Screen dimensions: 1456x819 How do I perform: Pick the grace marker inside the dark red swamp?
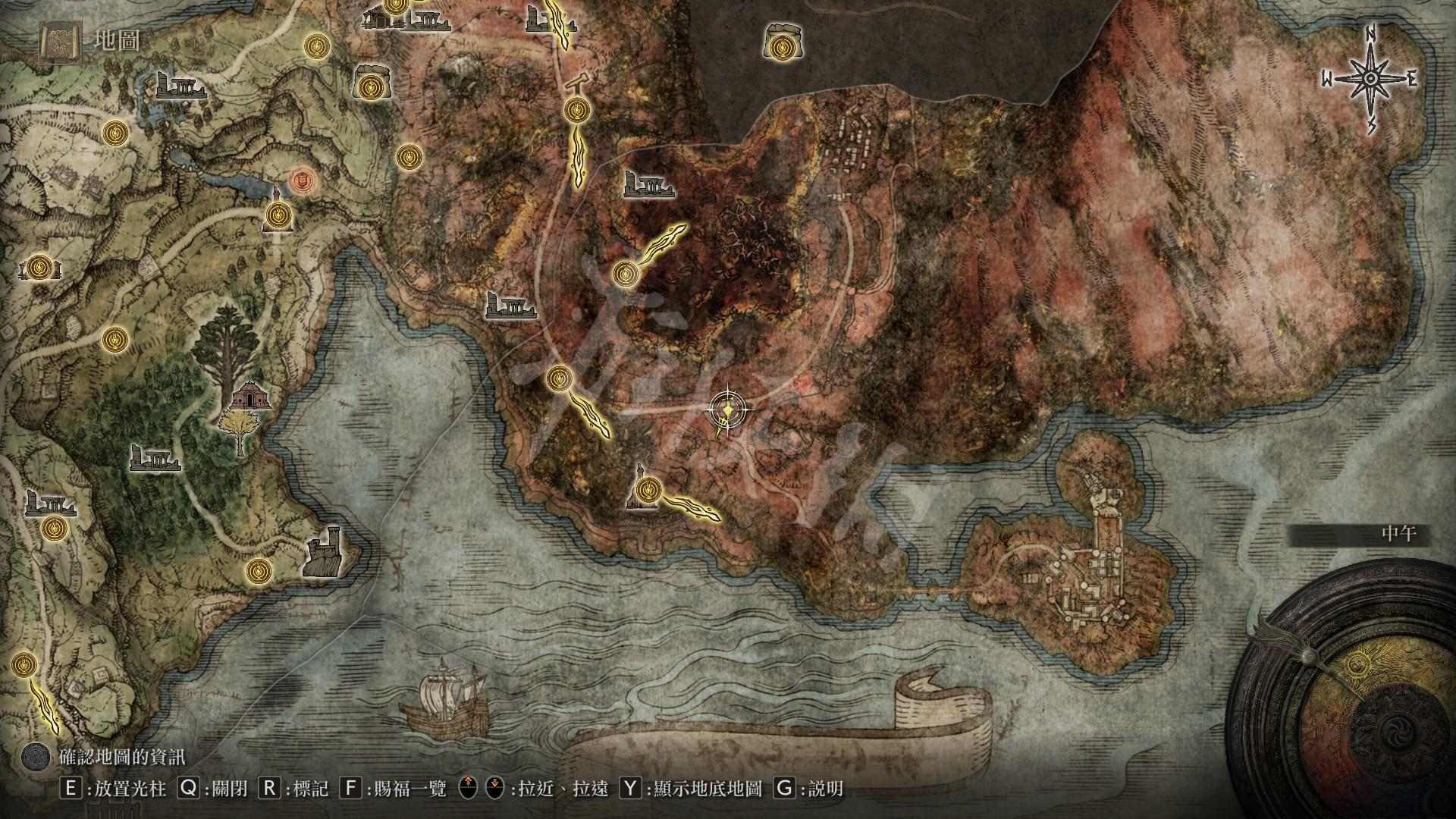(625, 274)
